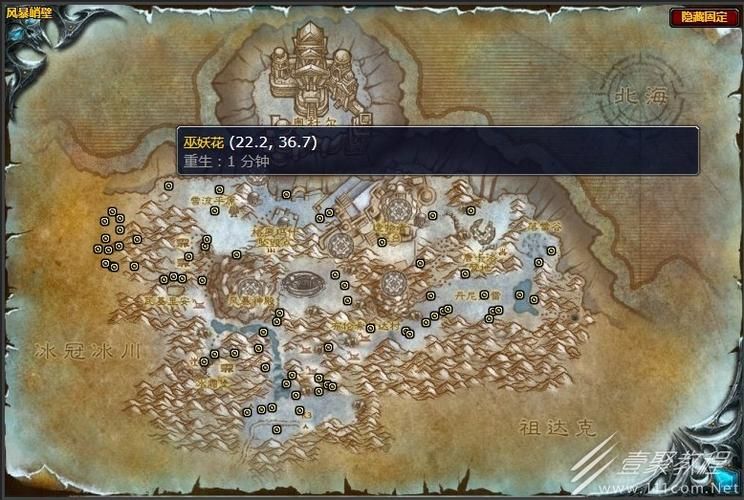Screen dimensions: 744x500
Task: Select the southernmost herb node marker
Action: coord(277,429)
